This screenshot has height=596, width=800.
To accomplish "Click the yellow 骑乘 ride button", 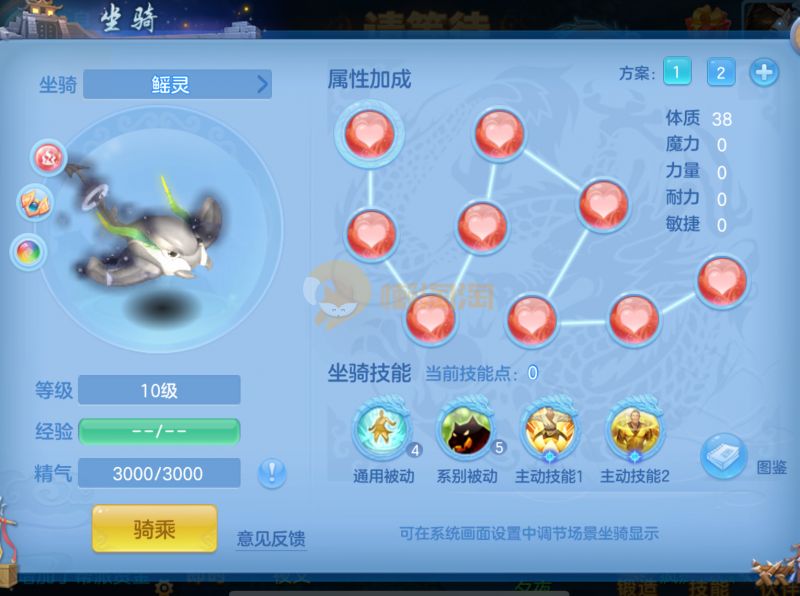I will coord(154,528).
